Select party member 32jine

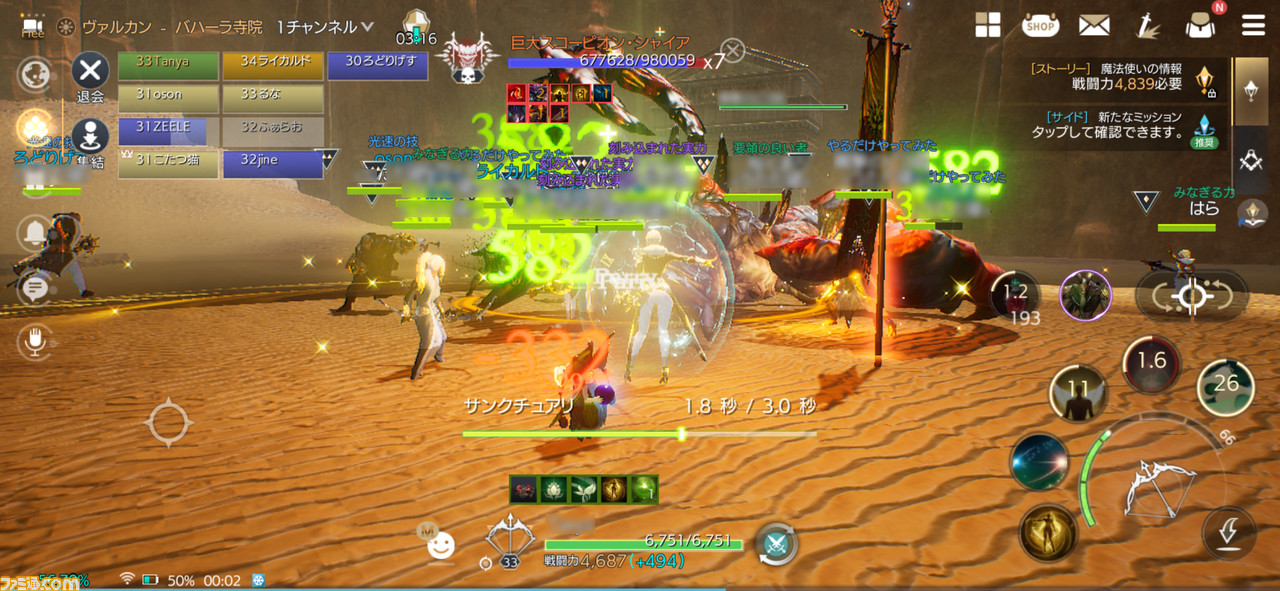click(x=272, y=163)
